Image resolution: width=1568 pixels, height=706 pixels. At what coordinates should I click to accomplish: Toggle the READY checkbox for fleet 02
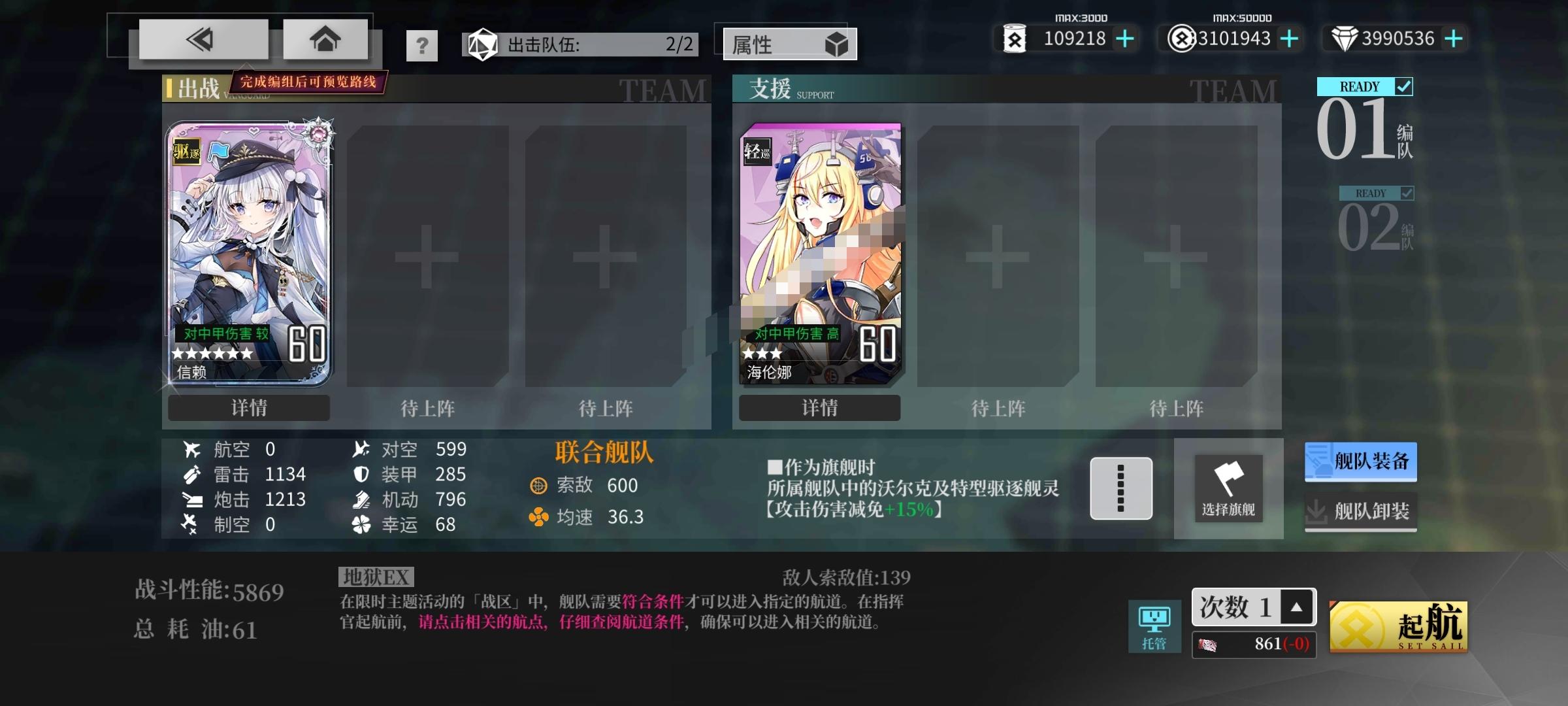[1406, 193]
